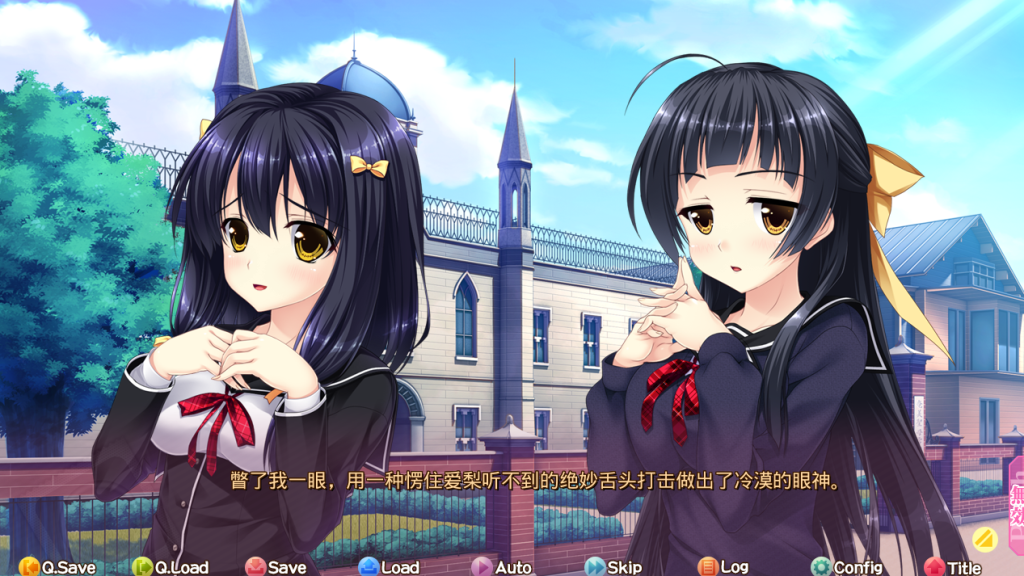Open the Load menu
The height and width of the screenshot is (576, 1024).
(x=389, y=567)
